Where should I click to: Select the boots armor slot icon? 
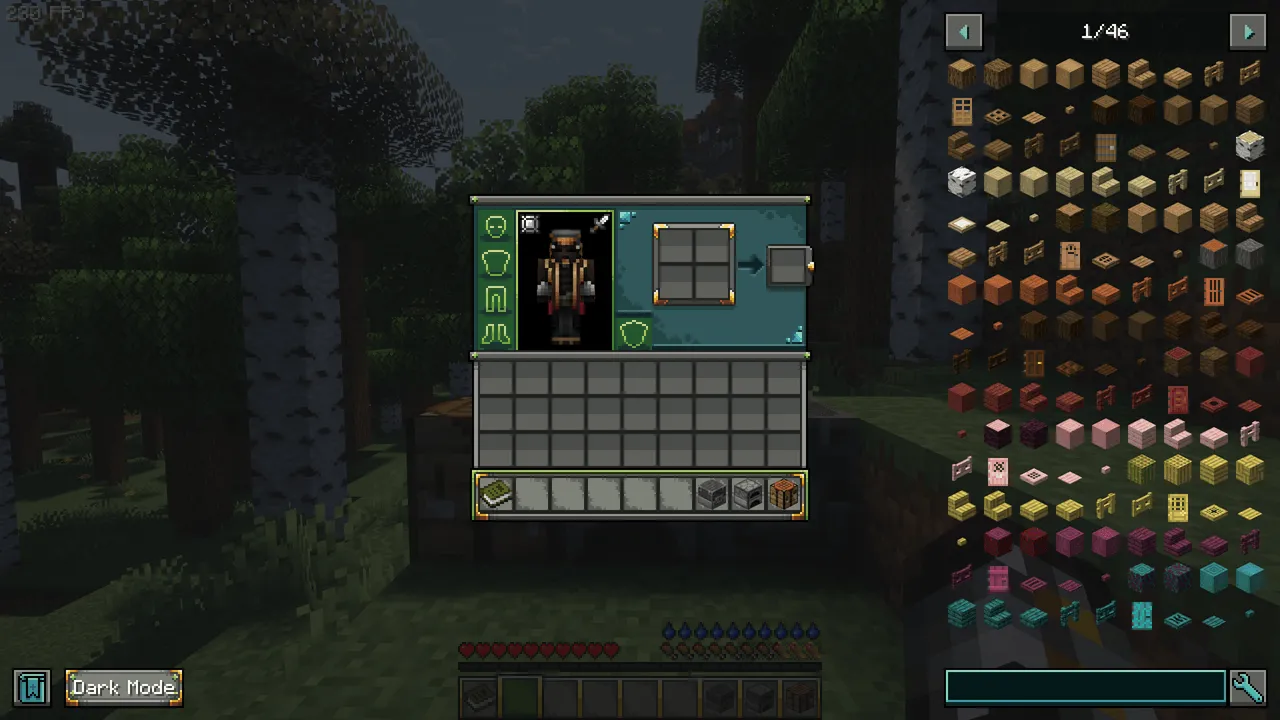pyautogui.click(x=495, y=331)
